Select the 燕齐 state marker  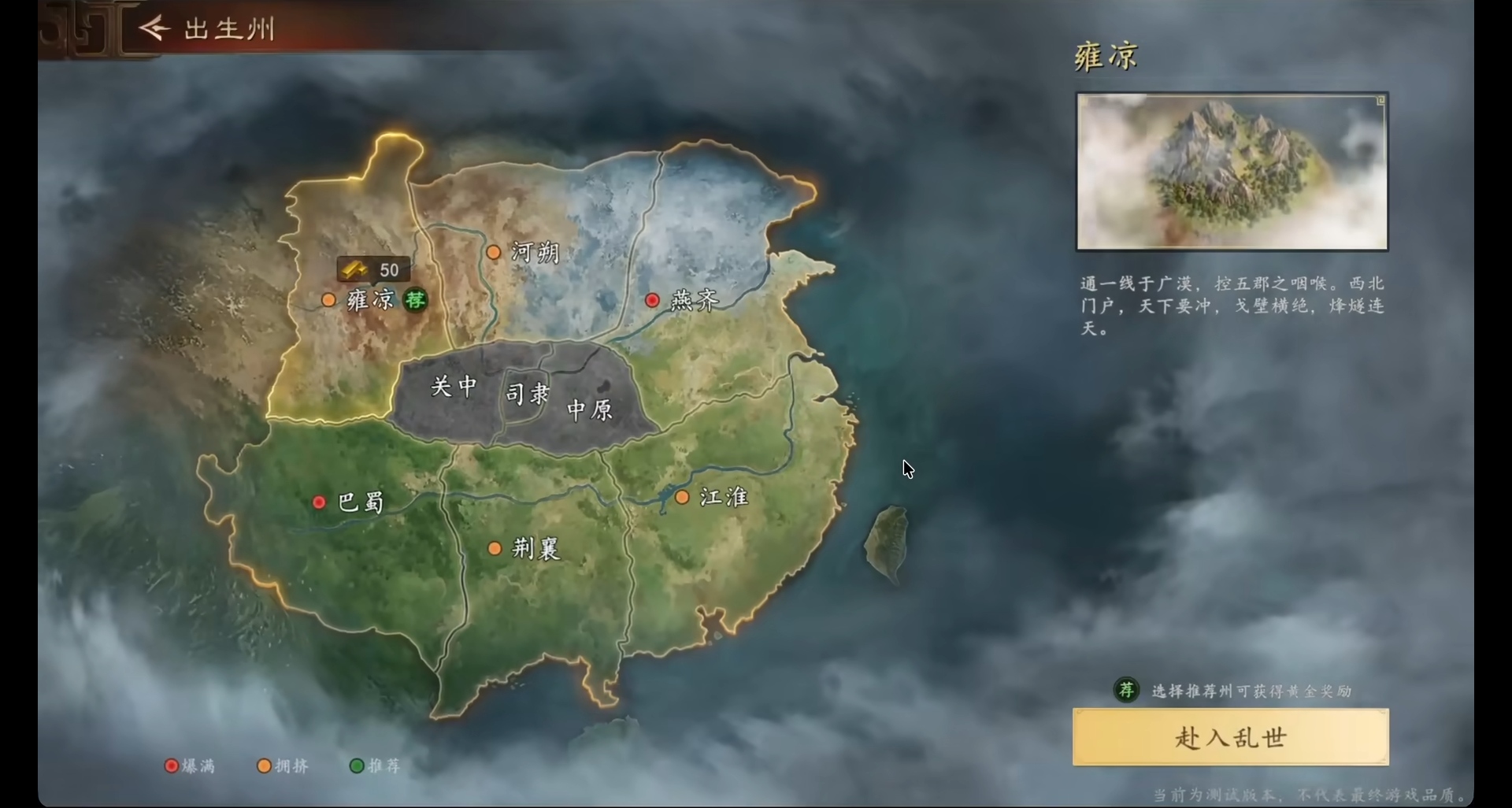(x=653, y=300)
